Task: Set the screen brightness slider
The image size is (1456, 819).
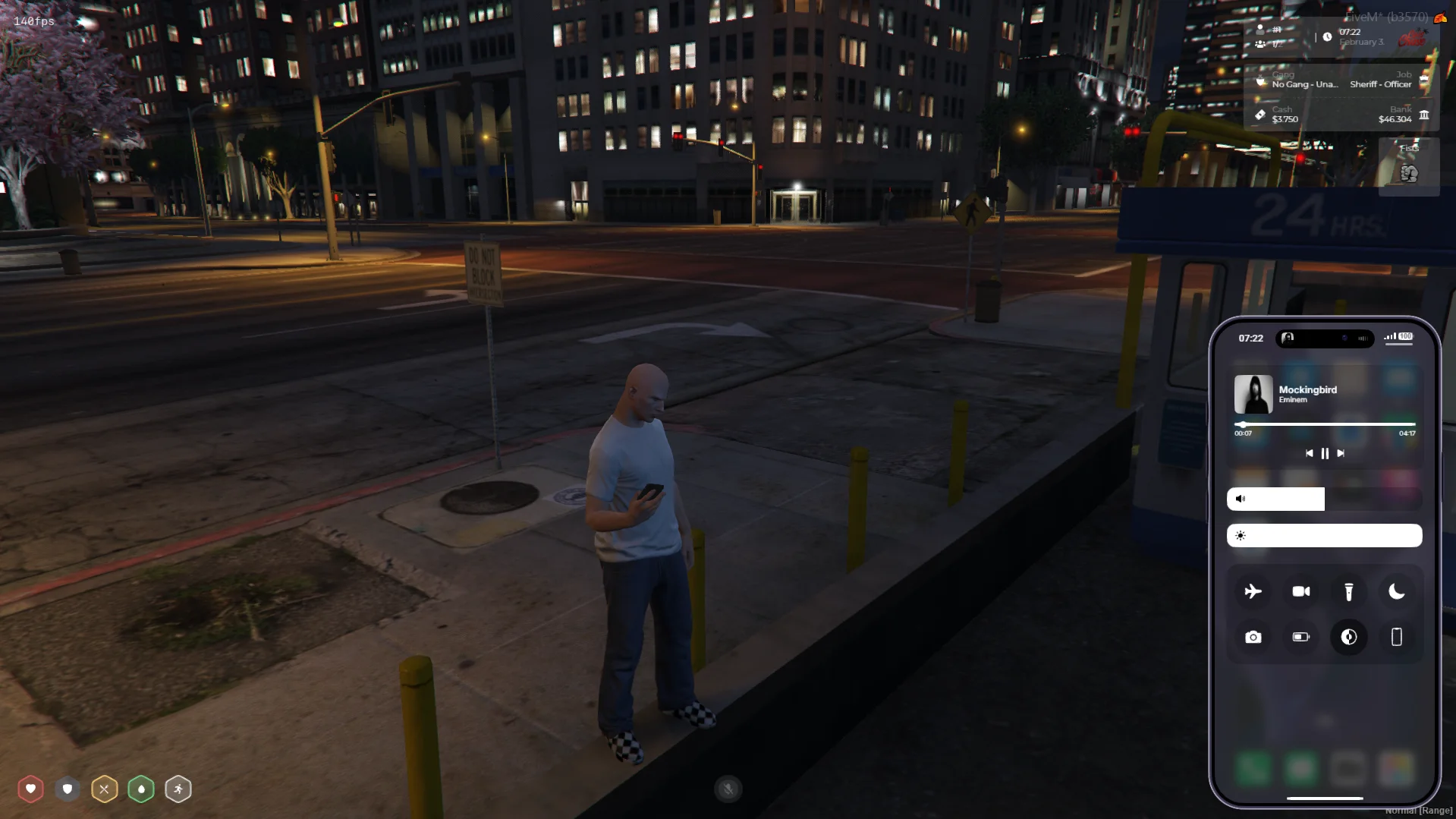Action: [1324, 536]
